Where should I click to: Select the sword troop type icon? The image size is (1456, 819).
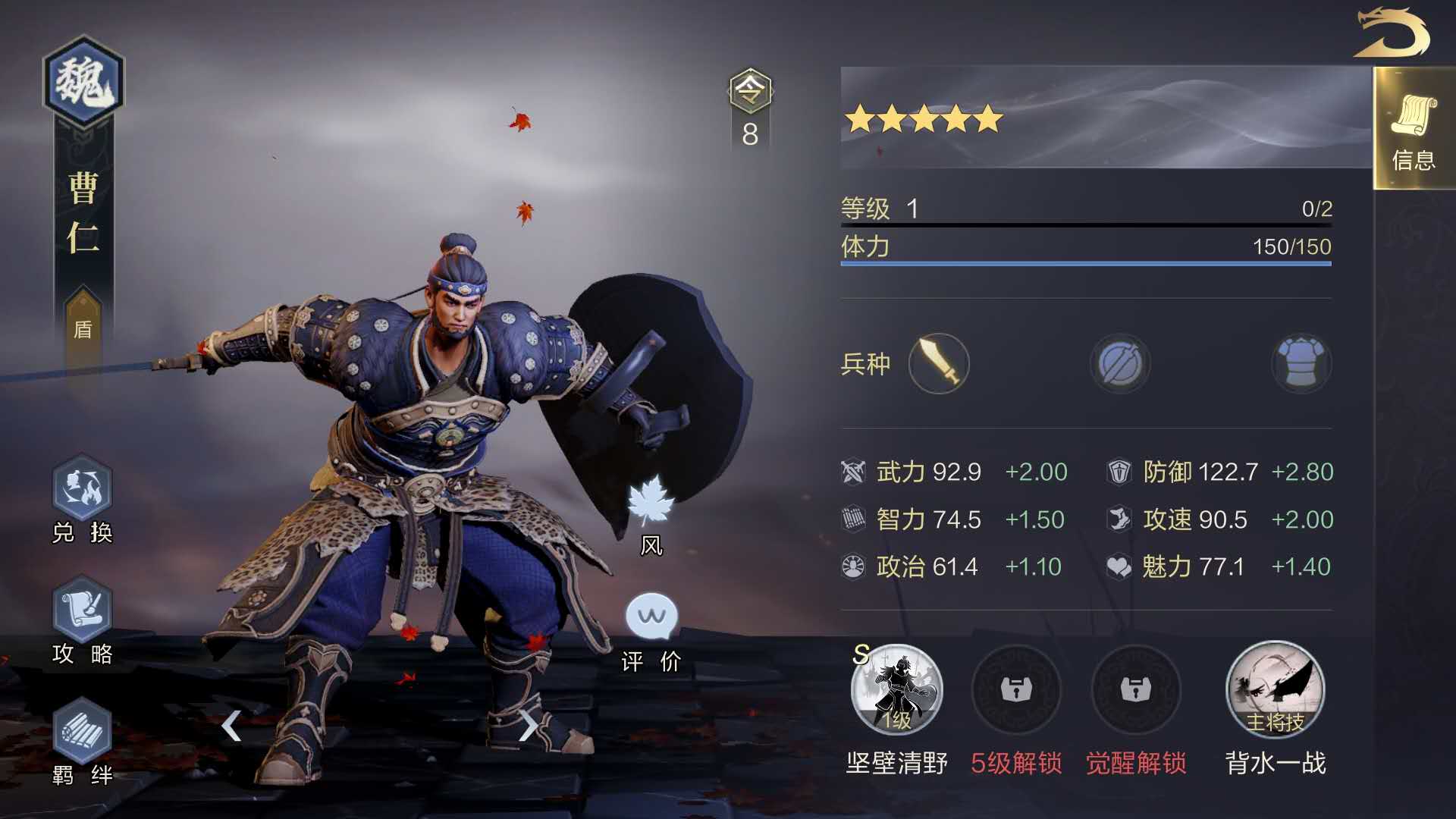point(939,364)
